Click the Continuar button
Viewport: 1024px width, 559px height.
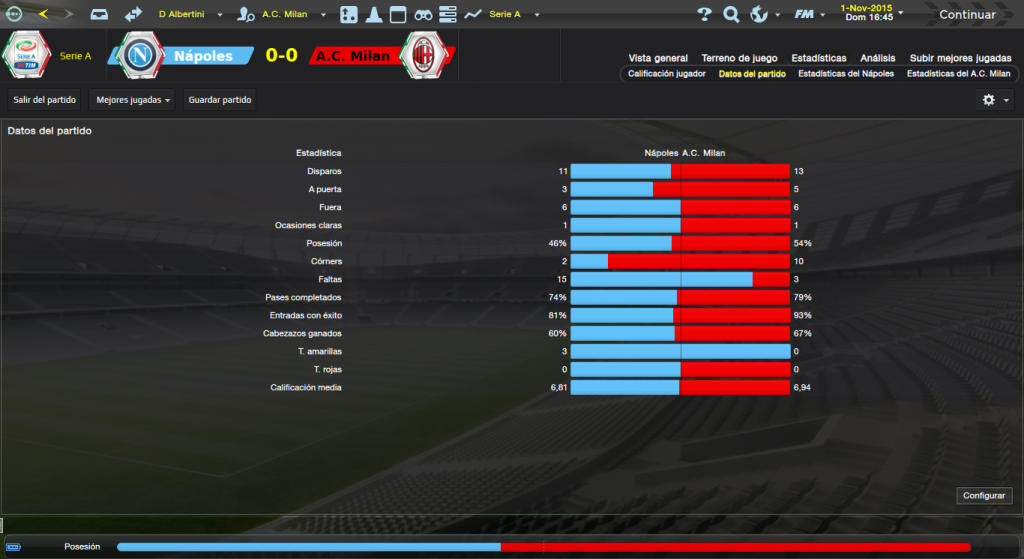point(967,15)
